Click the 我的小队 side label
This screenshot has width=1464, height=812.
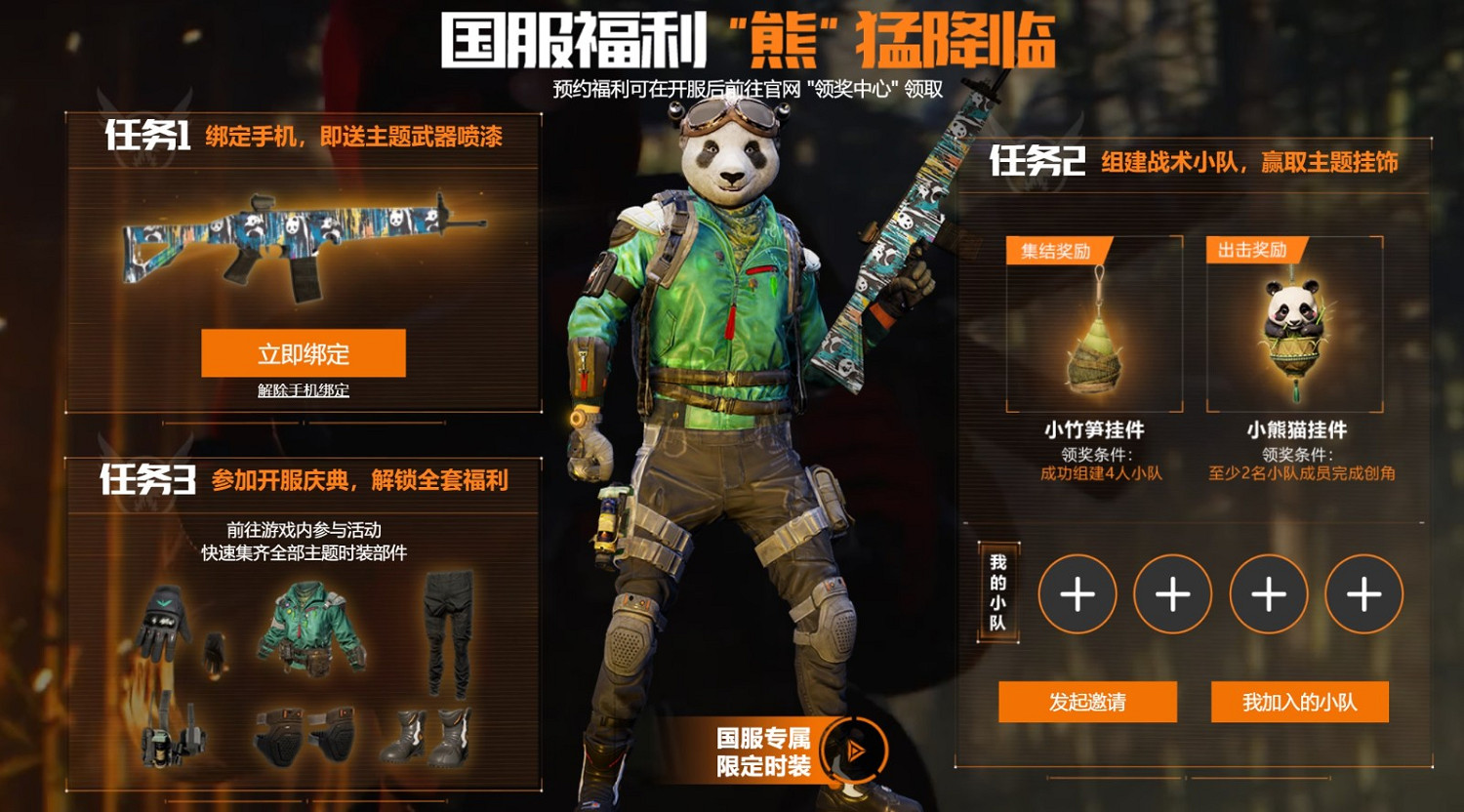click(x=997, y=593)
